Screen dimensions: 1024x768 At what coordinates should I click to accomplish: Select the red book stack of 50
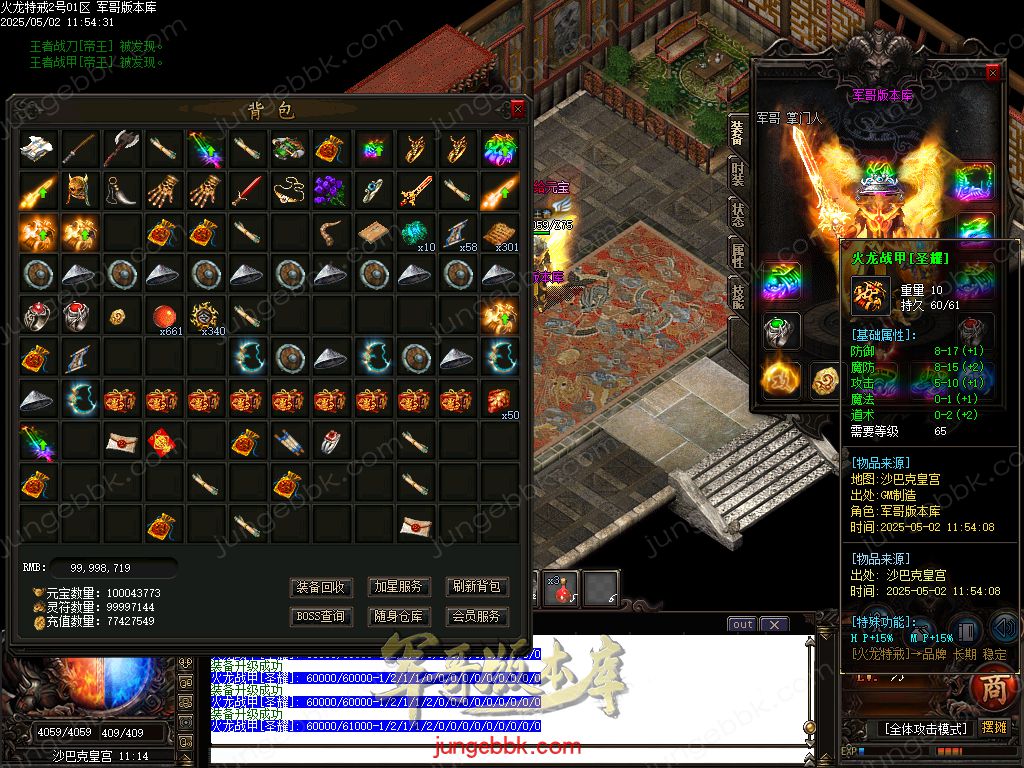tap(499, 400)
